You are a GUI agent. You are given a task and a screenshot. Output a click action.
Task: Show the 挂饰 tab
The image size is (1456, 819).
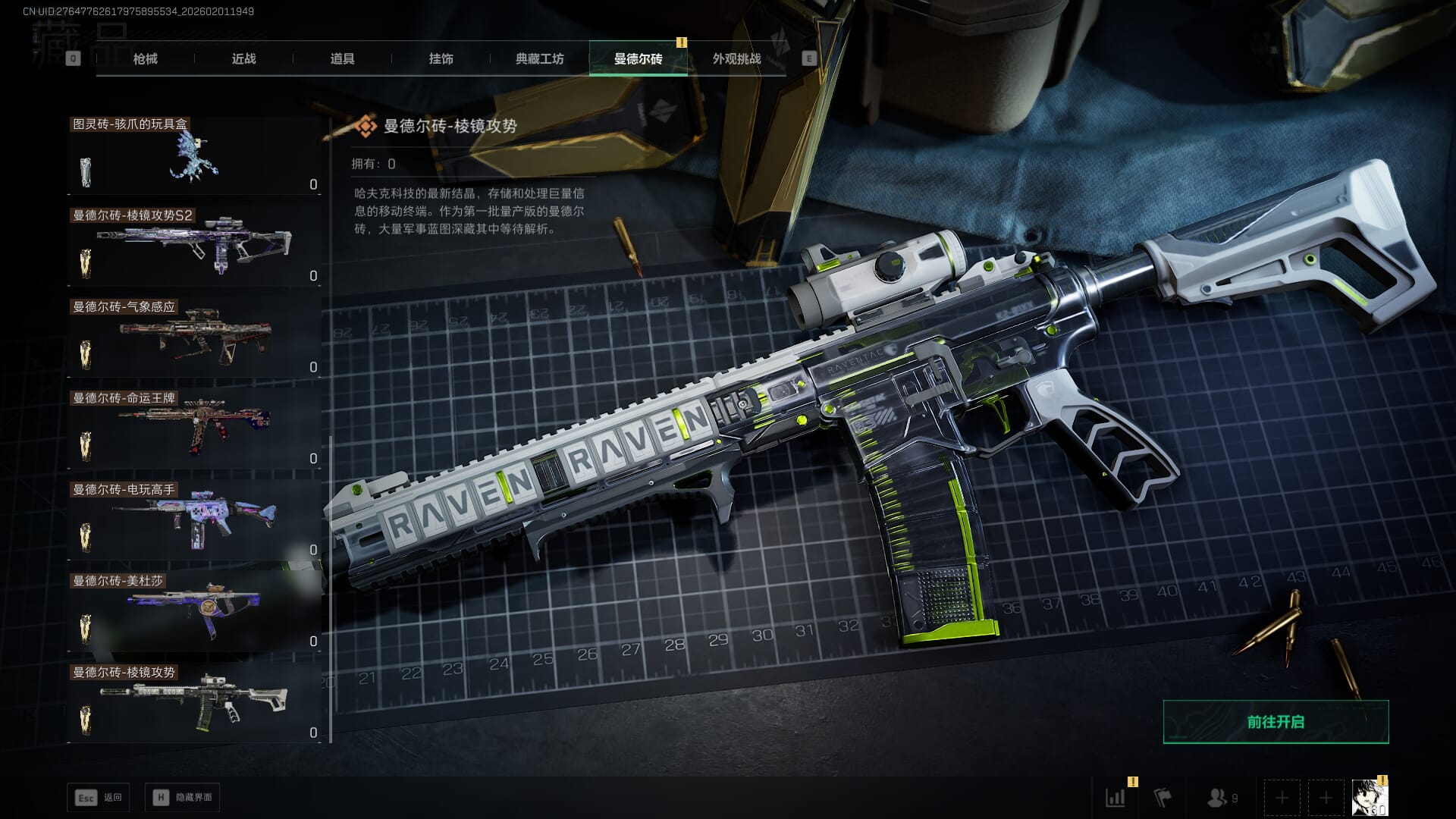click(x=441, y=59)
